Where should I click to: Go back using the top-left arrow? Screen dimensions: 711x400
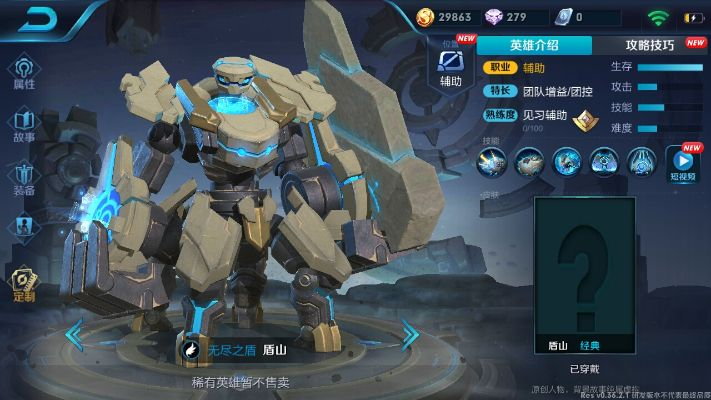(x=28, y=18)
